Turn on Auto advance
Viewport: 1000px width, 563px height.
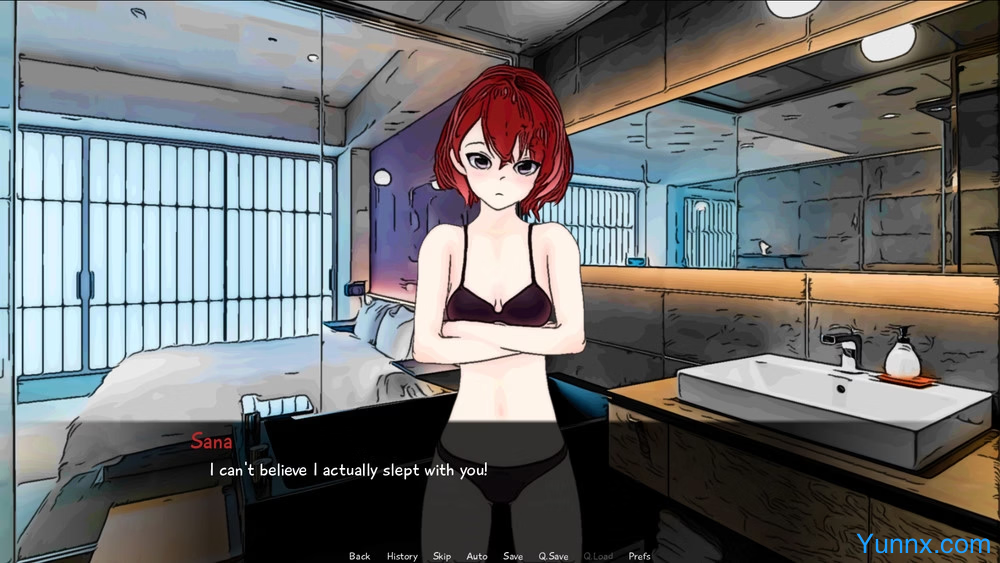pos(477,556)
